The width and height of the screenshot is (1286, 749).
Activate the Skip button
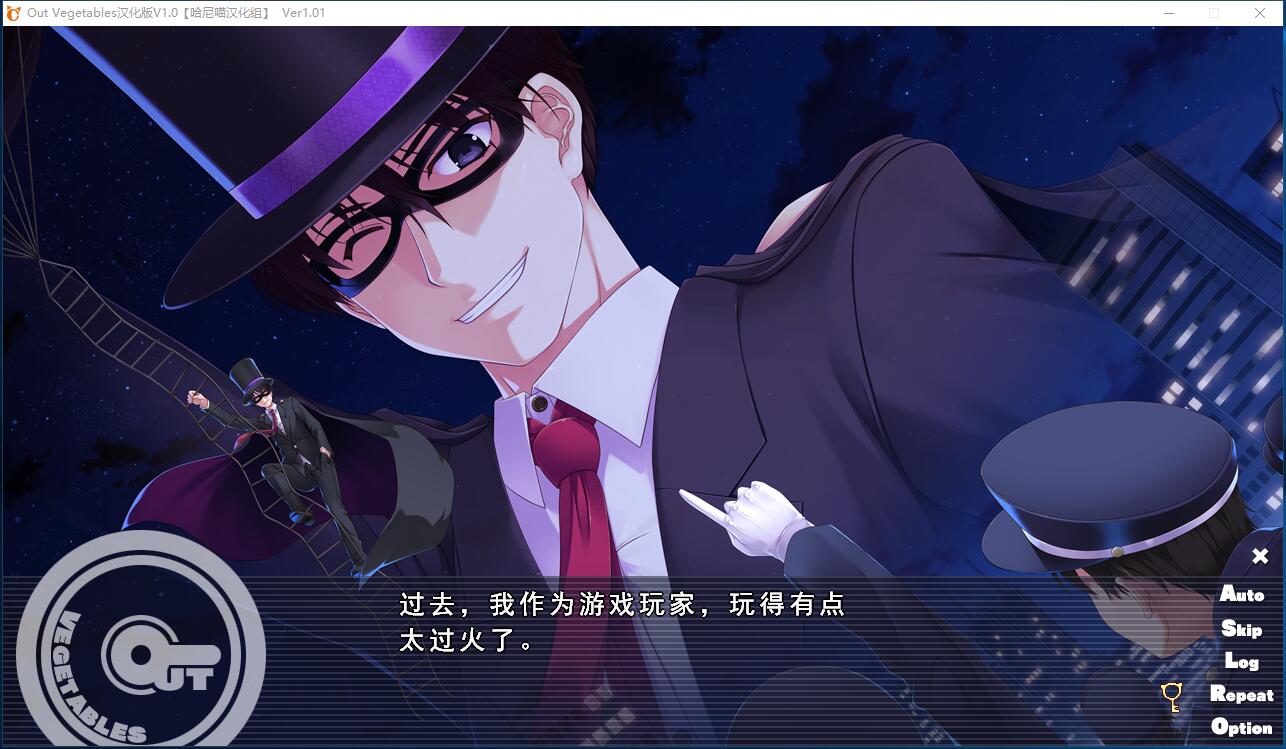(x=1241, y=629)
